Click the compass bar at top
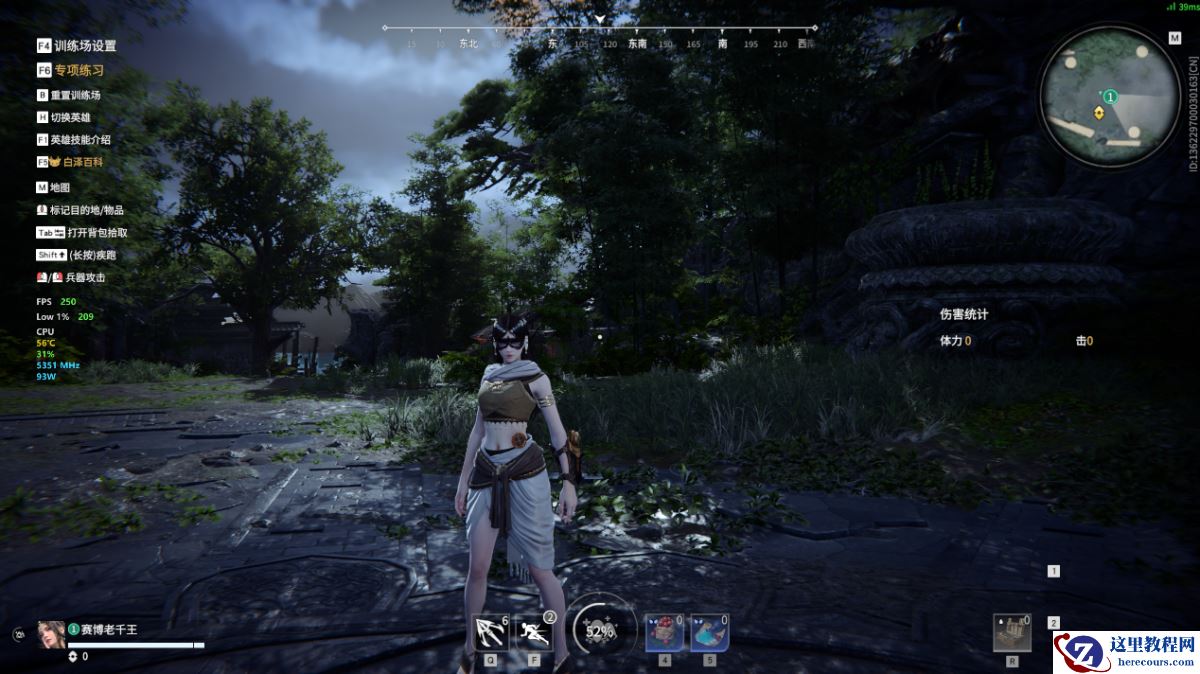 [x=598, y=36]
